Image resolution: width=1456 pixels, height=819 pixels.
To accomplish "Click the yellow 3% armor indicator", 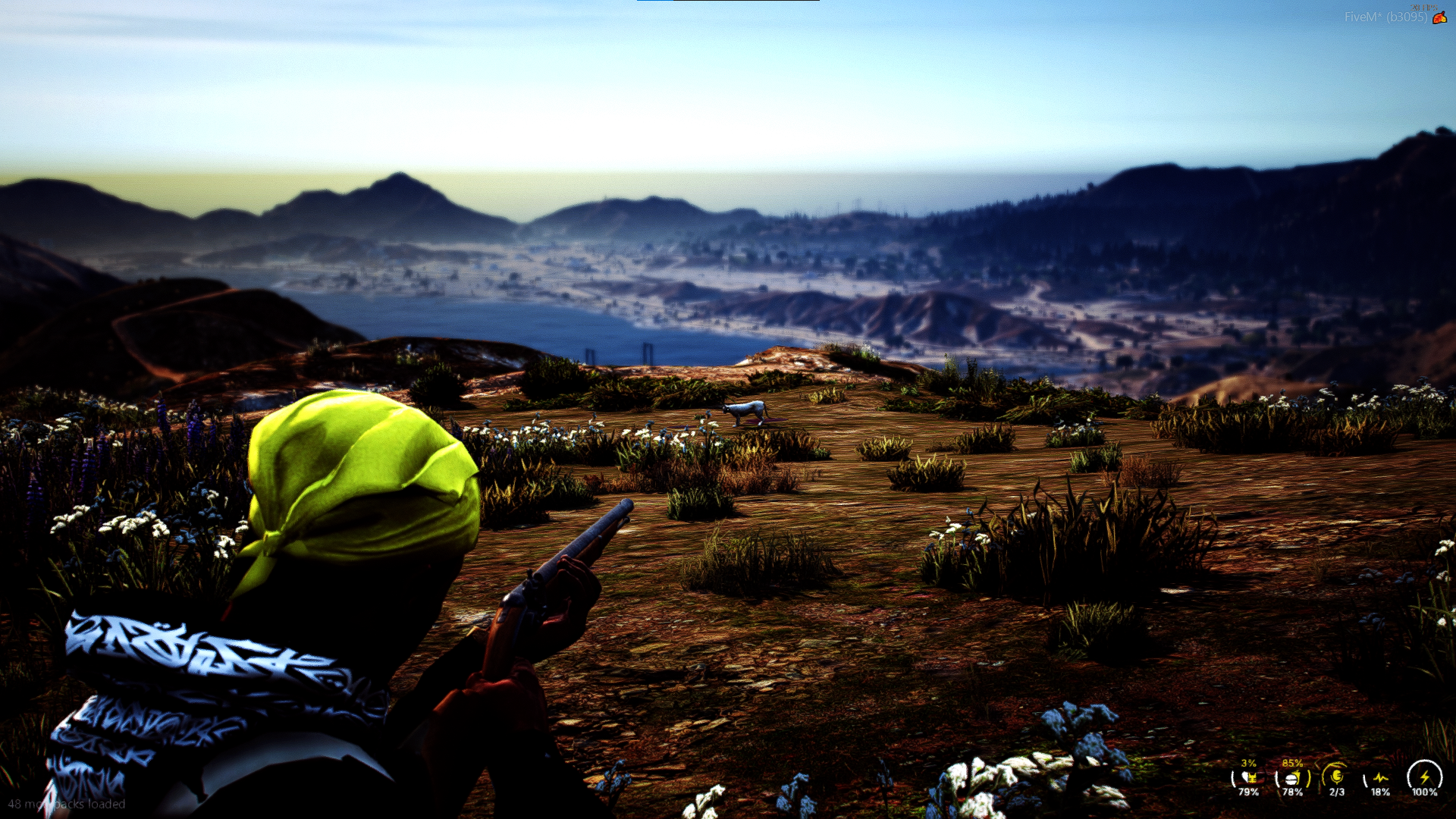I will 1249,764.
